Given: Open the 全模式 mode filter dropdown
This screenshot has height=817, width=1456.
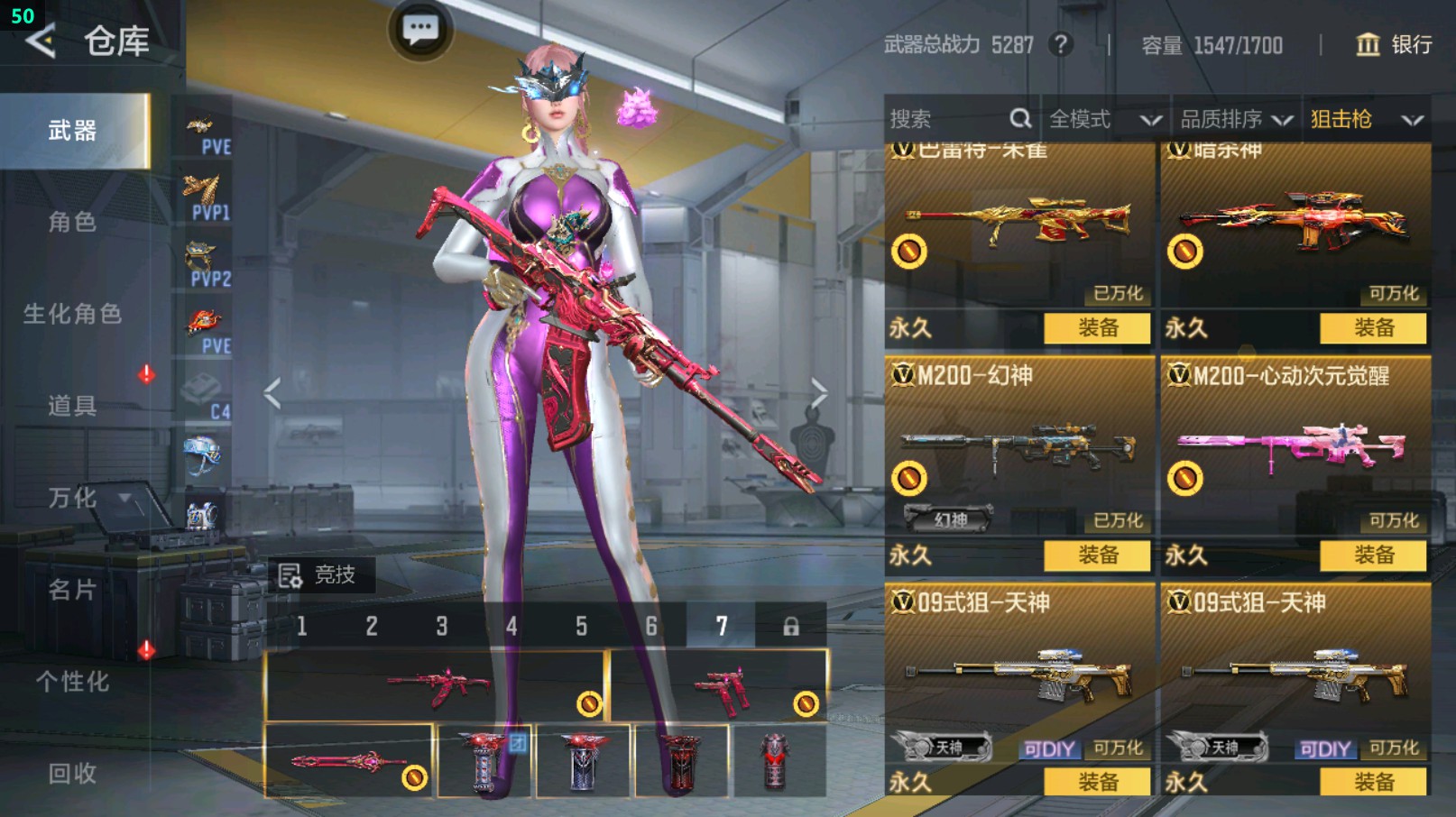Looking at the screenshot, I should (x=1104, y=119).
